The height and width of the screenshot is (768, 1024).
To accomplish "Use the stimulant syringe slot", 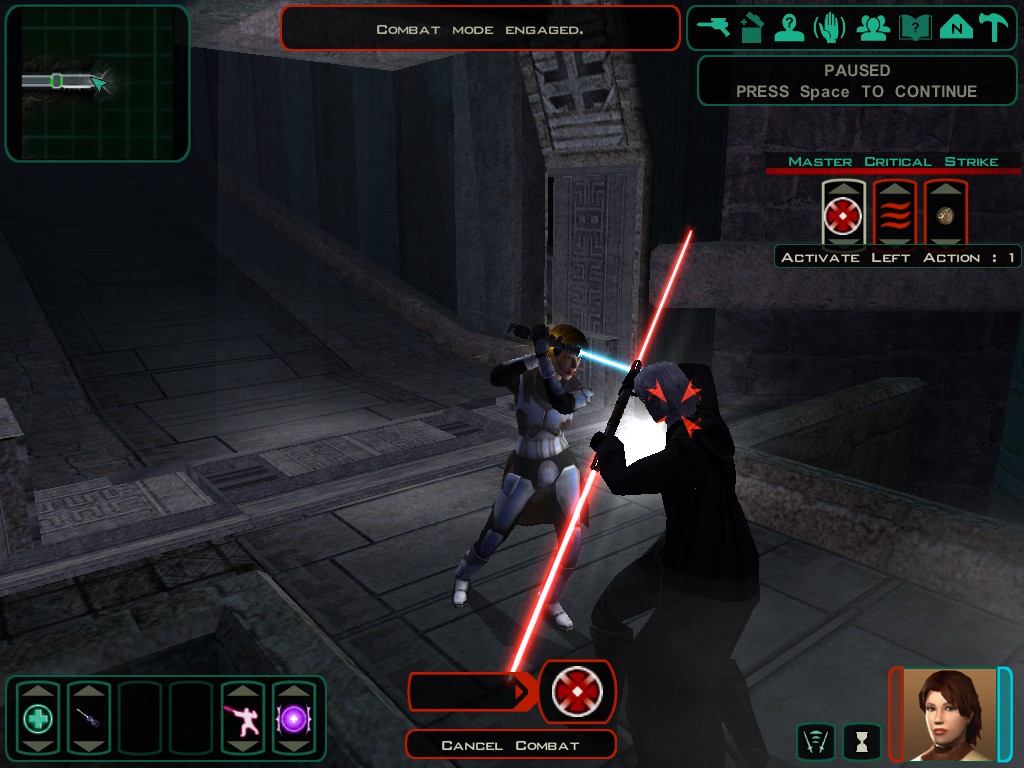I will point(88,717).
